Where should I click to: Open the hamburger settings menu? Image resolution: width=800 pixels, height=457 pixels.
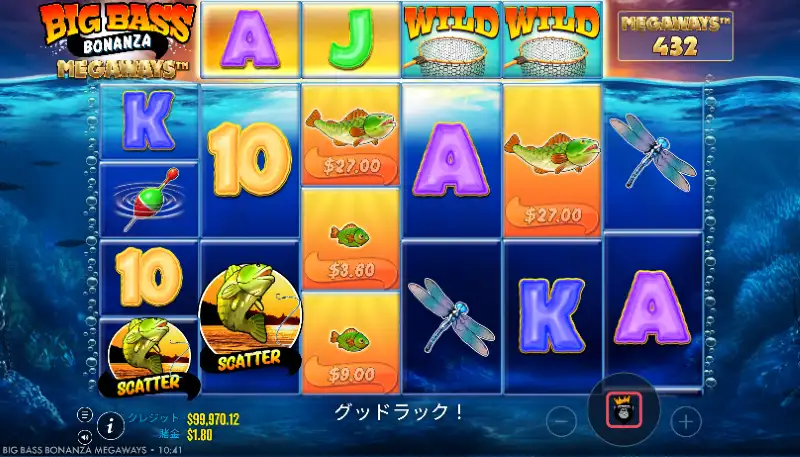click(x=86, y=414)
